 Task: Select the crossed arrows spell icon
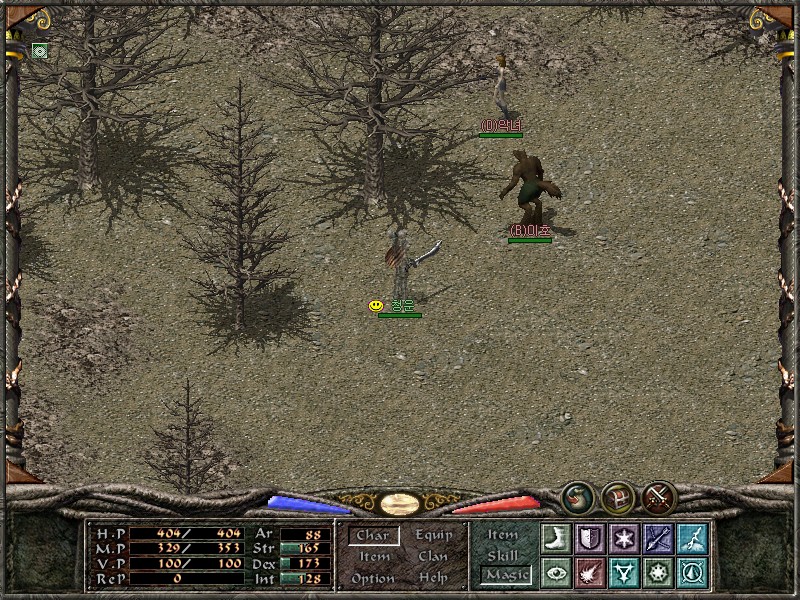(x=658, y=538)
